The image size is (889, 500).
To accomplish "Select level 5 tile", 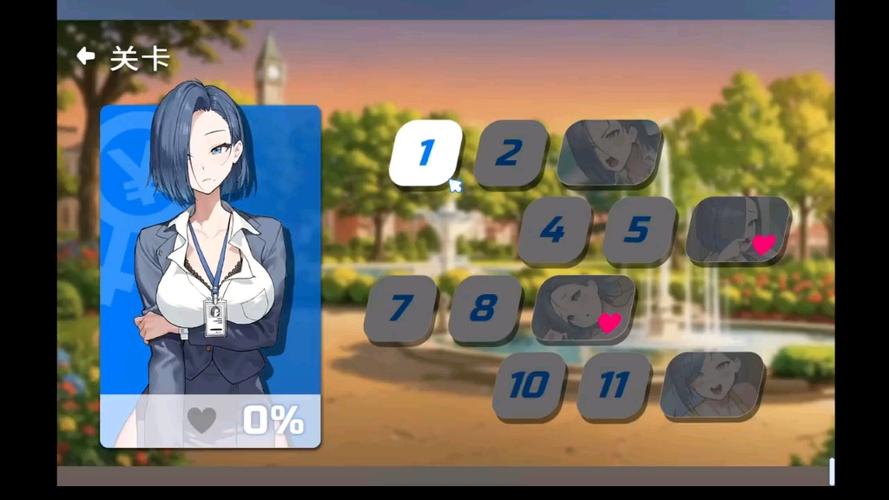I will click(638, 230).
